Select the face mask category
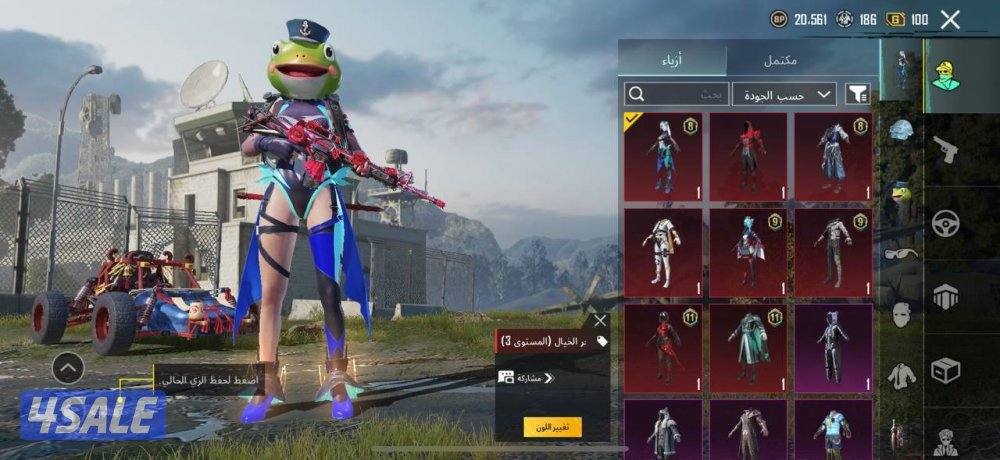This screenshot has height=460, width=1000. (901, 315)
